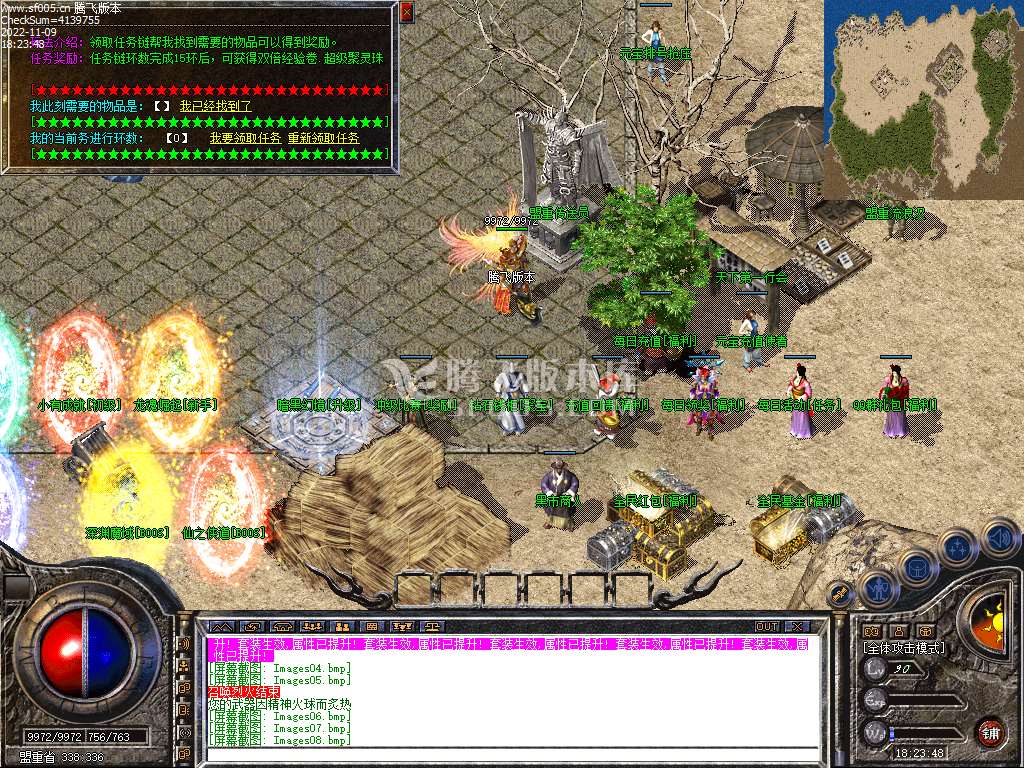Open the bag inventory round button
1024x768 pixels.
pyautogui.click(x=917, y=567)
